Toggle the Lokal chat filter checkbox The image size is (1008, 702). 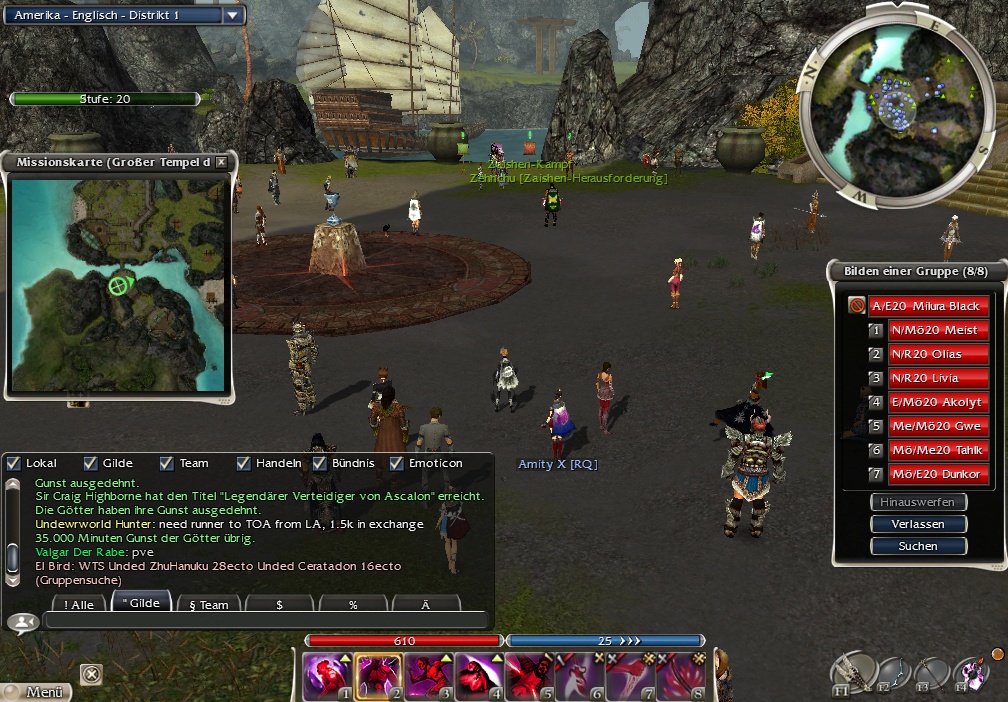(x=14, y=463)
